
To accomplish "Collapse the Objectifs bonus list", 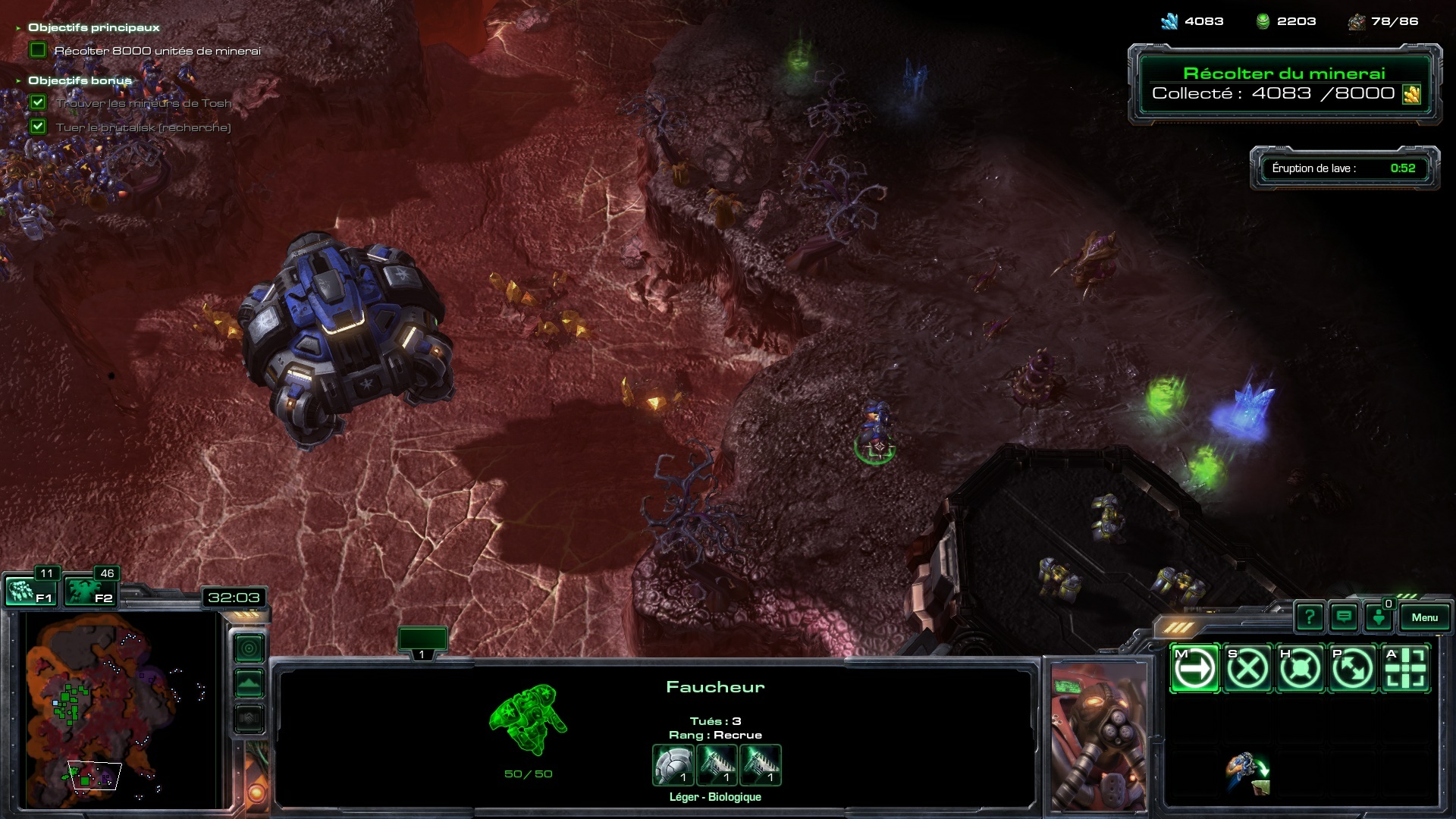I will coord(18,80).
